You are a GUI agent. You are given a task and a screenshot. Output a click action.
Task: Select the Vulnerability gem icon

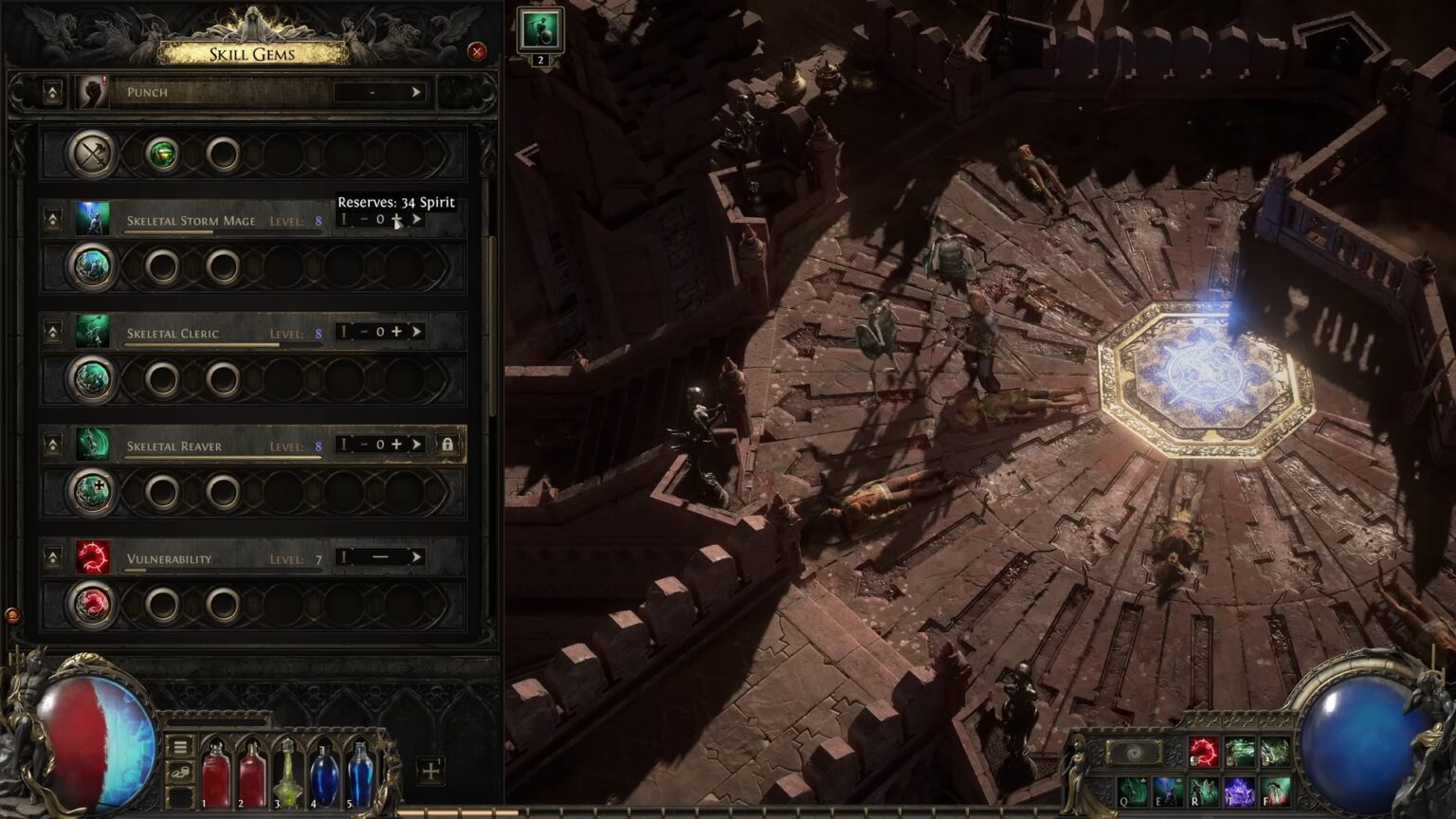tap(92, 557)
